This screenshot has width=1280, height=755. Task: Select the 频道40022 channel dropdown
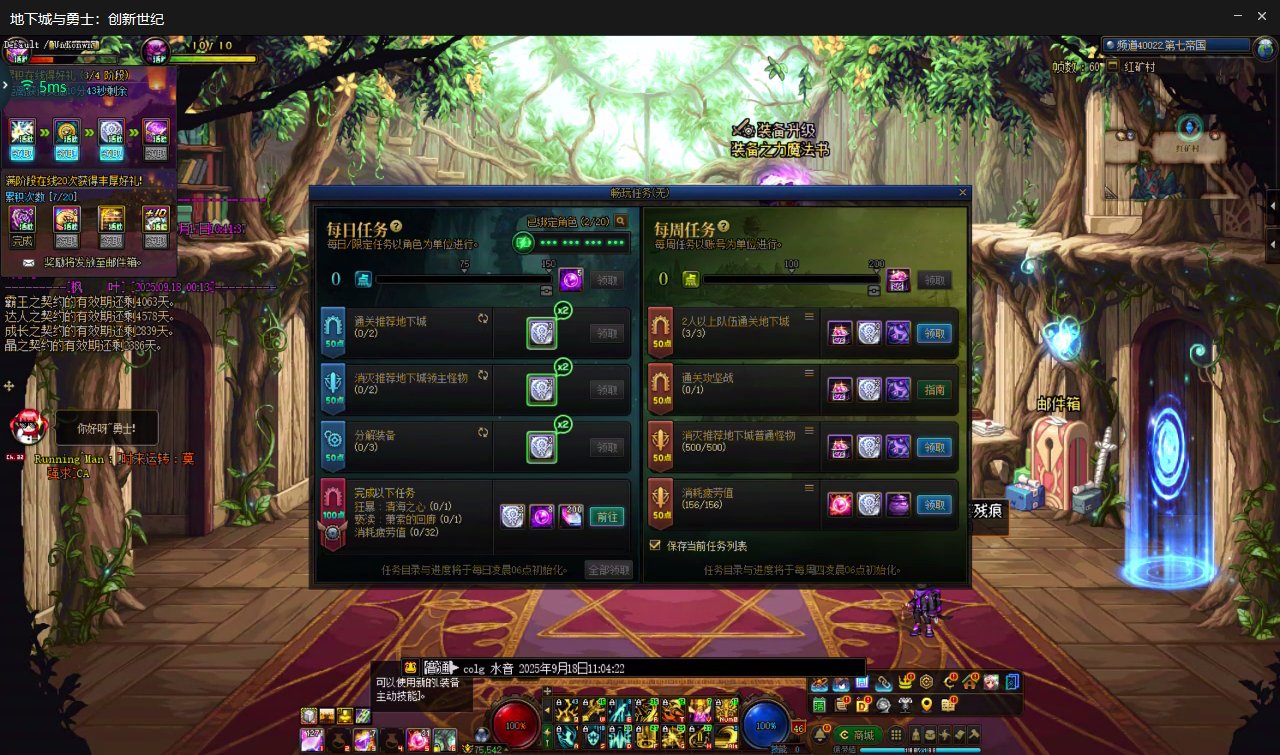[x=1177, y=46]
